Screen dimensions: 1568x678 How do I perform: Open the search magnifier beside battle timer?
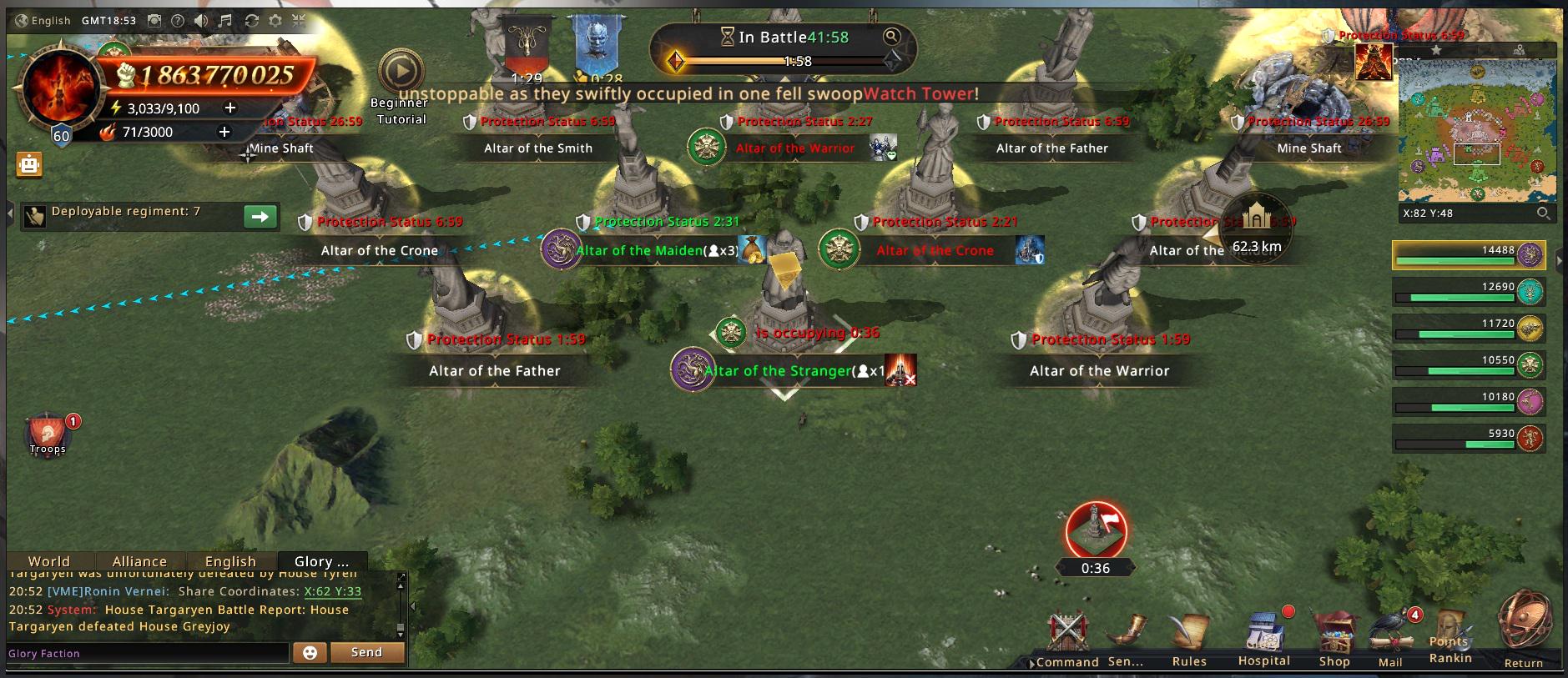tap(892, 36)
